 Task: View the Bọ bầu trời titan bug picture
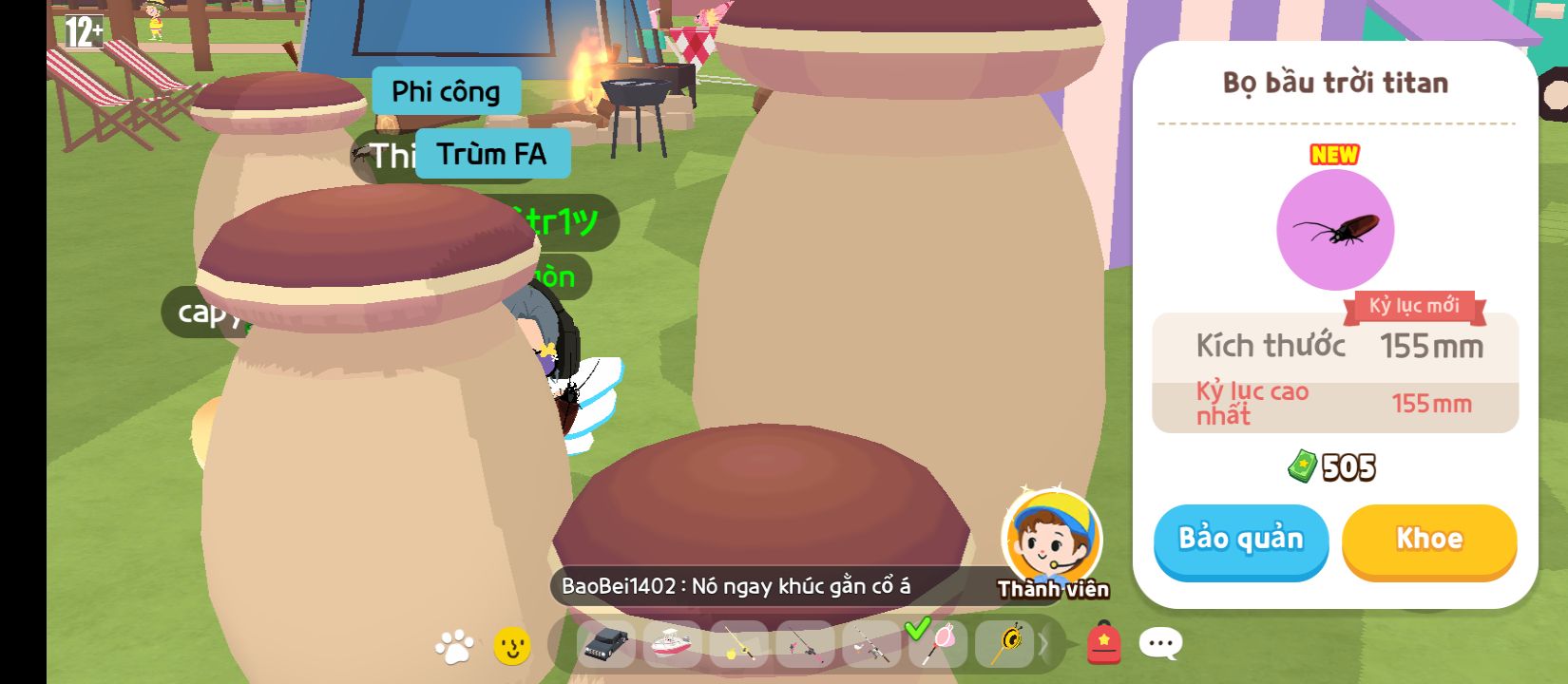1334,230
